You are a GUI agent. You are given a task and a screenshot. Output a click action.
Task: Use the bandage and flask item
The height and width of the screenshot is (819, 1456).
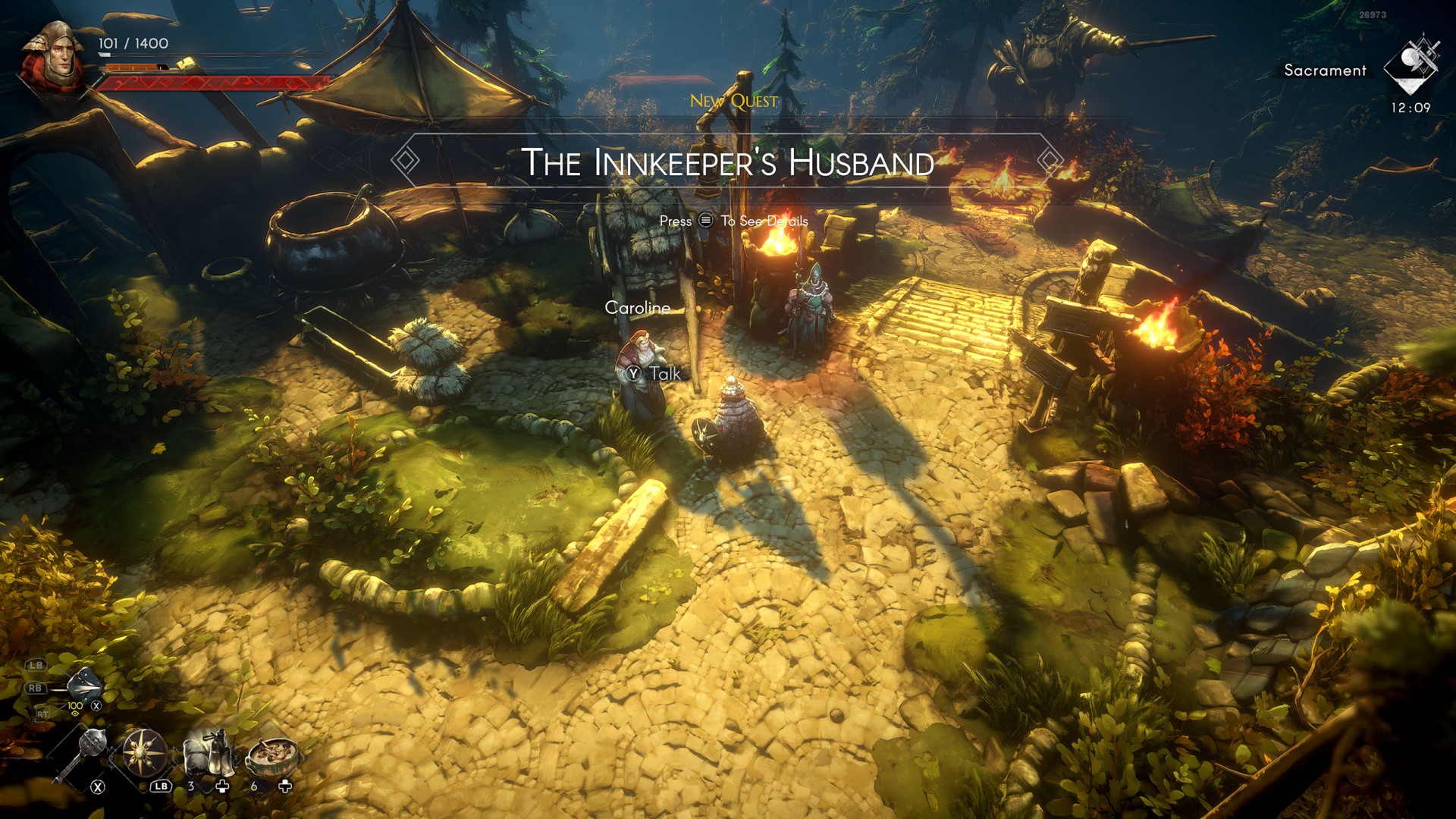point(206,752)
